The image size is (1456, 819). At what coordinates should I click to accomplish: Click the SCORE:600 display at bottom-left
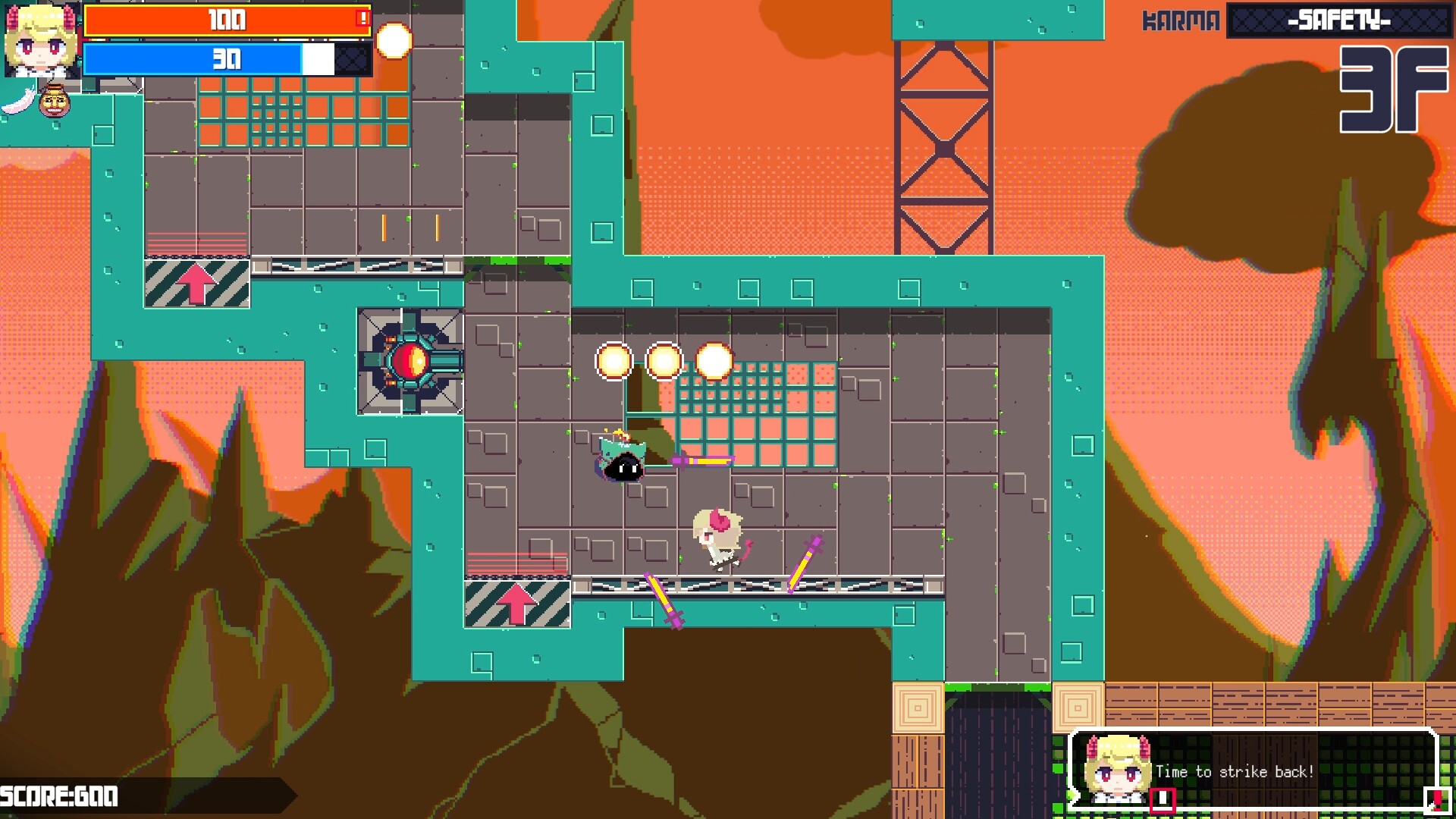click(x=57, y=796)
